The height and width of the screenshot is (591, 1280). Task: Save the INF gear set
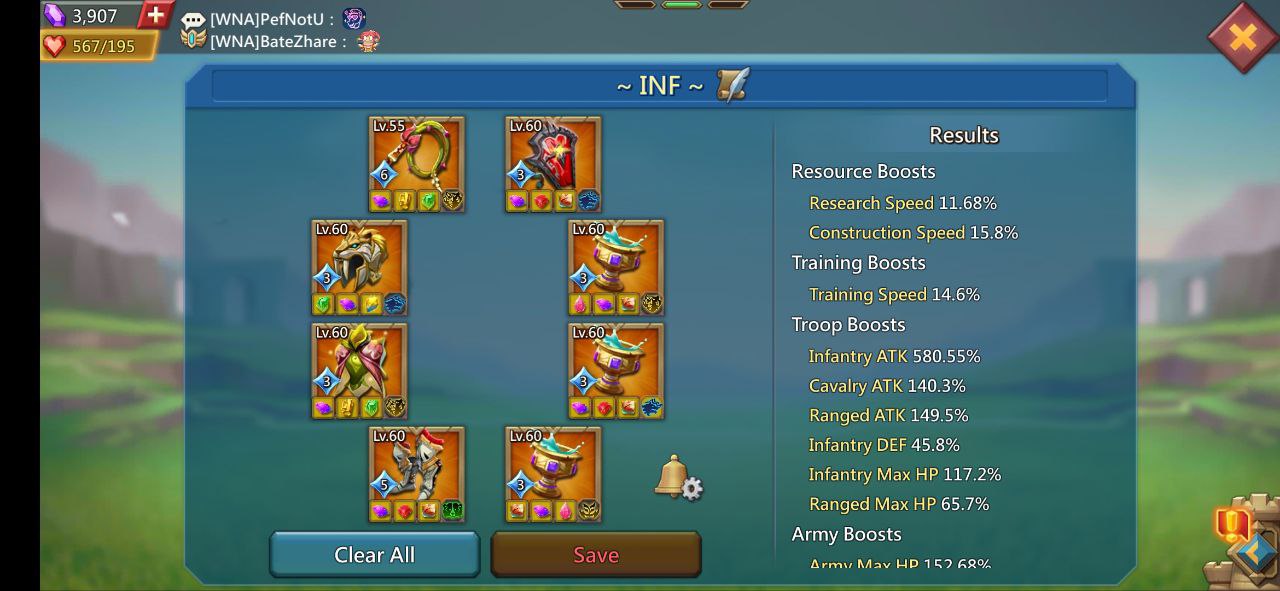pyautogui.click(x=596, y=555)
